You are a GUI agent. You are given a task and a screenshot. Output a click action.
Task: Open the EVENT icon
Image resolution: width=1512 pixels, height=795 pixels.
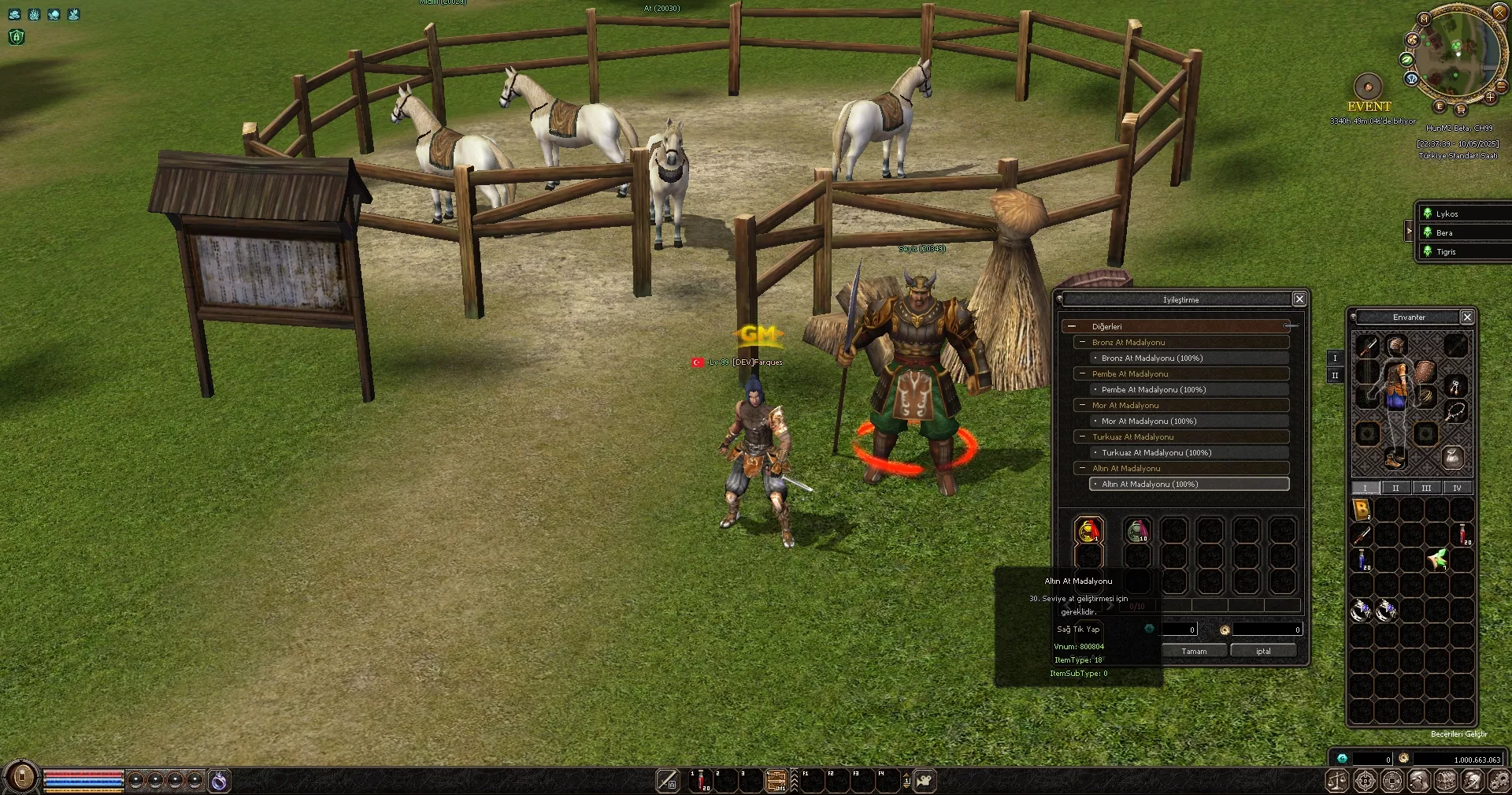[1368, 87]
